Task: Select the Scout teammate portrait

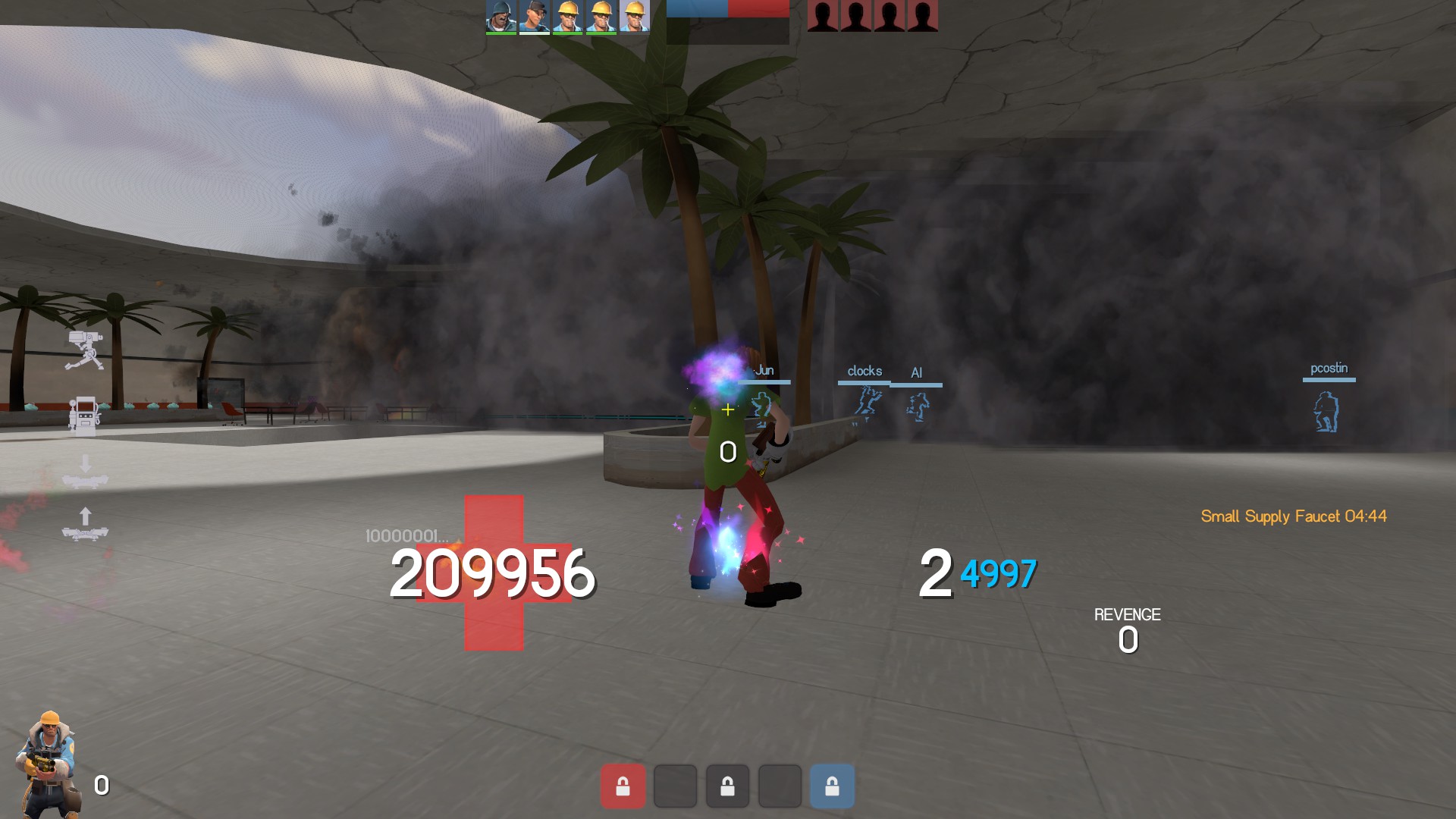Action: click(534, 16)
